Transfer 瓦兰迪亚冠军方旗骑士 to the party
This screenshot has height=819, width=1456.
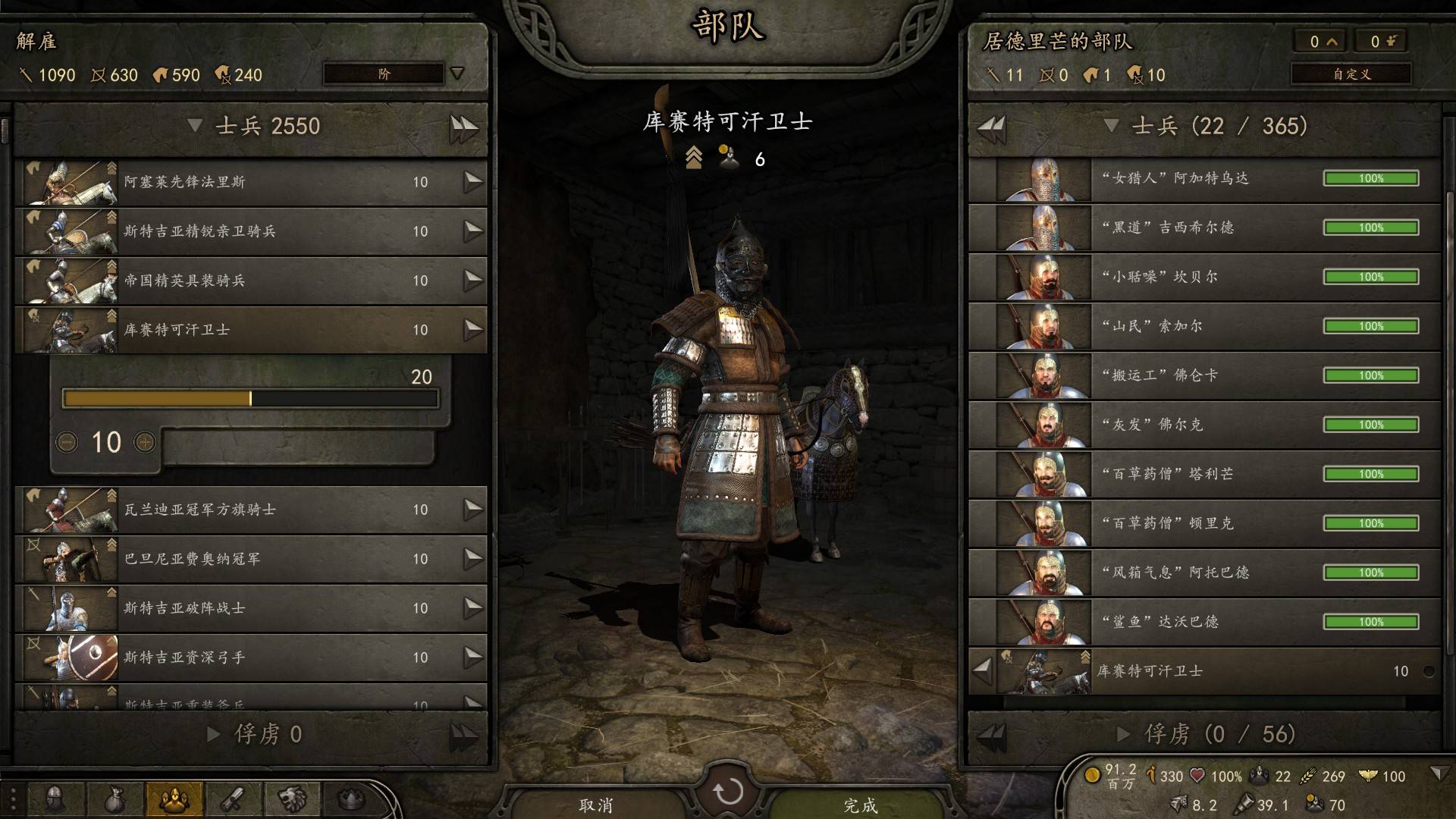coord(473,509)
